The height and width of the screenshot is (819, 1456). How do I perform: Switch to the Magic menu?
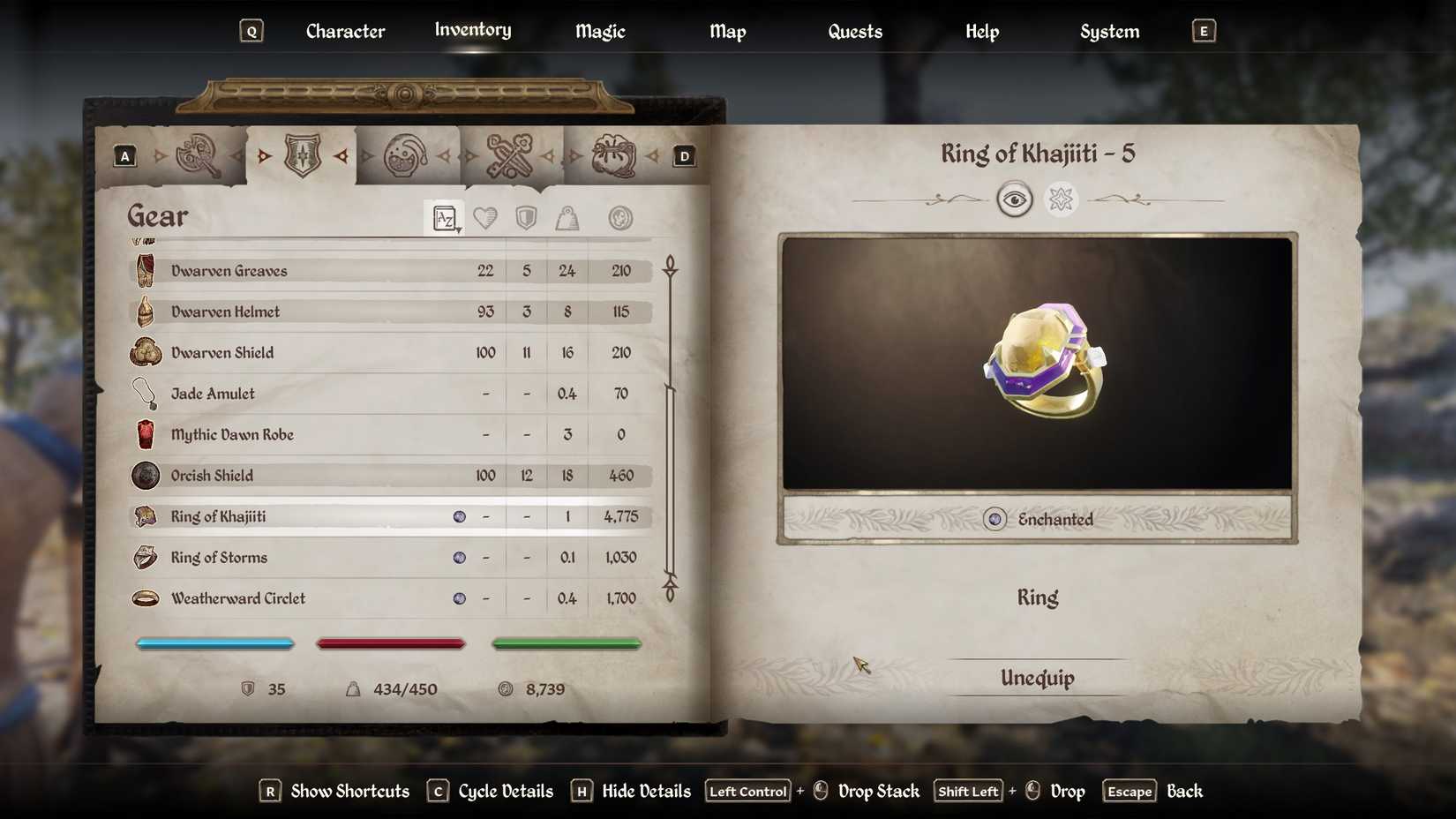(599, 31)
